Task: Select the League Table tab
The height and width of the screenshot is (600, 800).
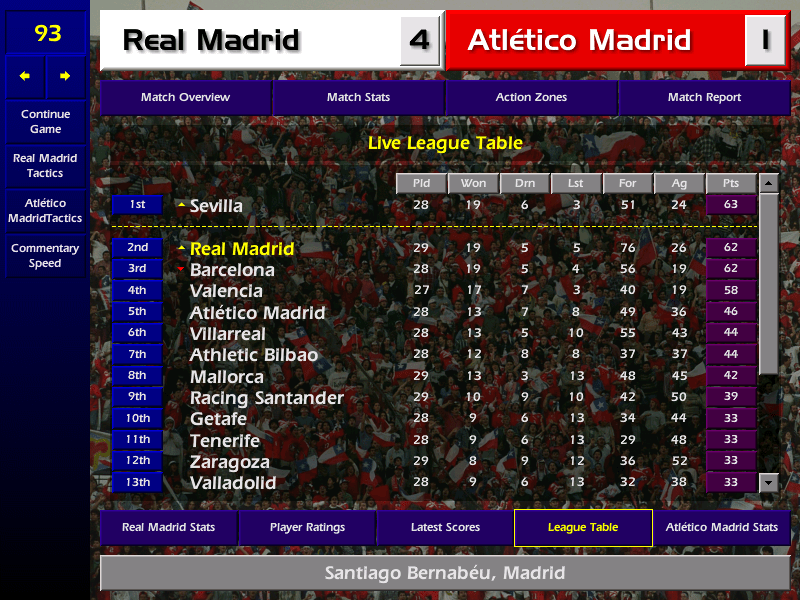Action: tap(583, 527)
